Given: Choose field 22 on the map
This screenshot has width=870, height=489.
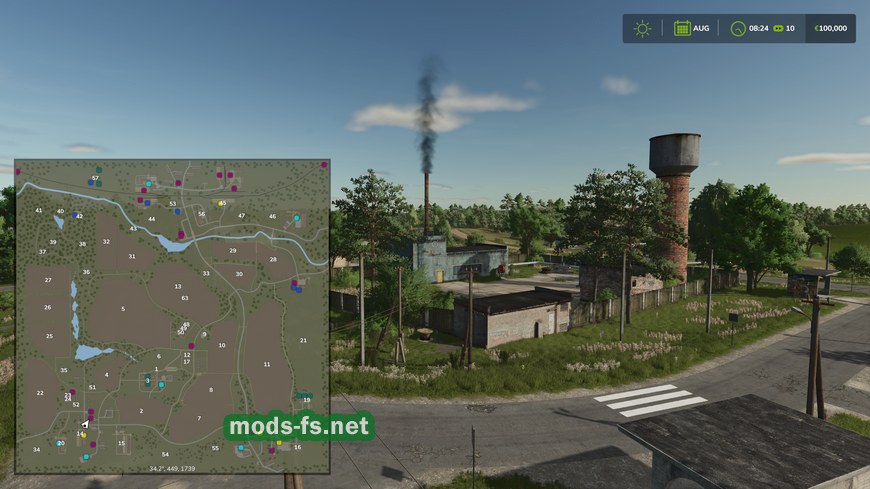Looking at the screenshot, I should 40,393.
